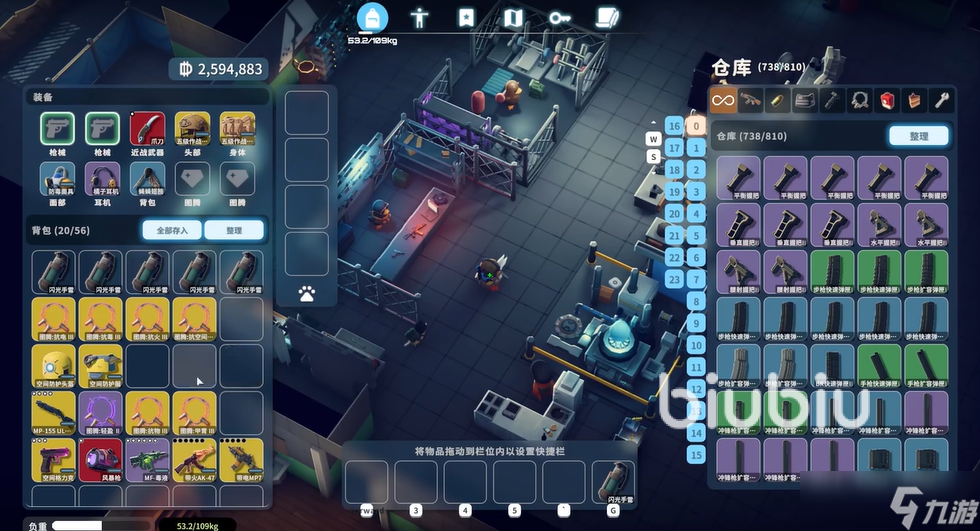
Task: Open the backpack tab at top
Action: click(x=373, y=18)
